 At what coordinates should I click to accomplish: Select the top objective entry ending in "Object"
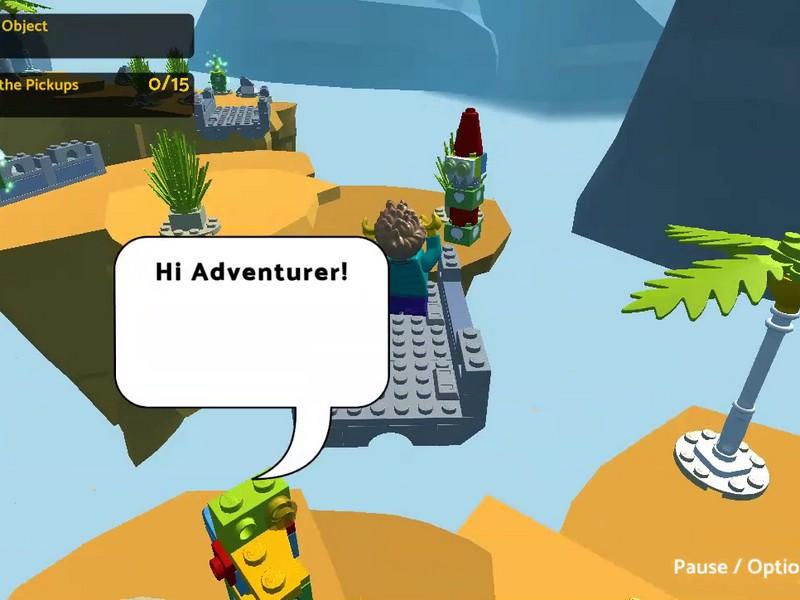click(x=96, y=29)
